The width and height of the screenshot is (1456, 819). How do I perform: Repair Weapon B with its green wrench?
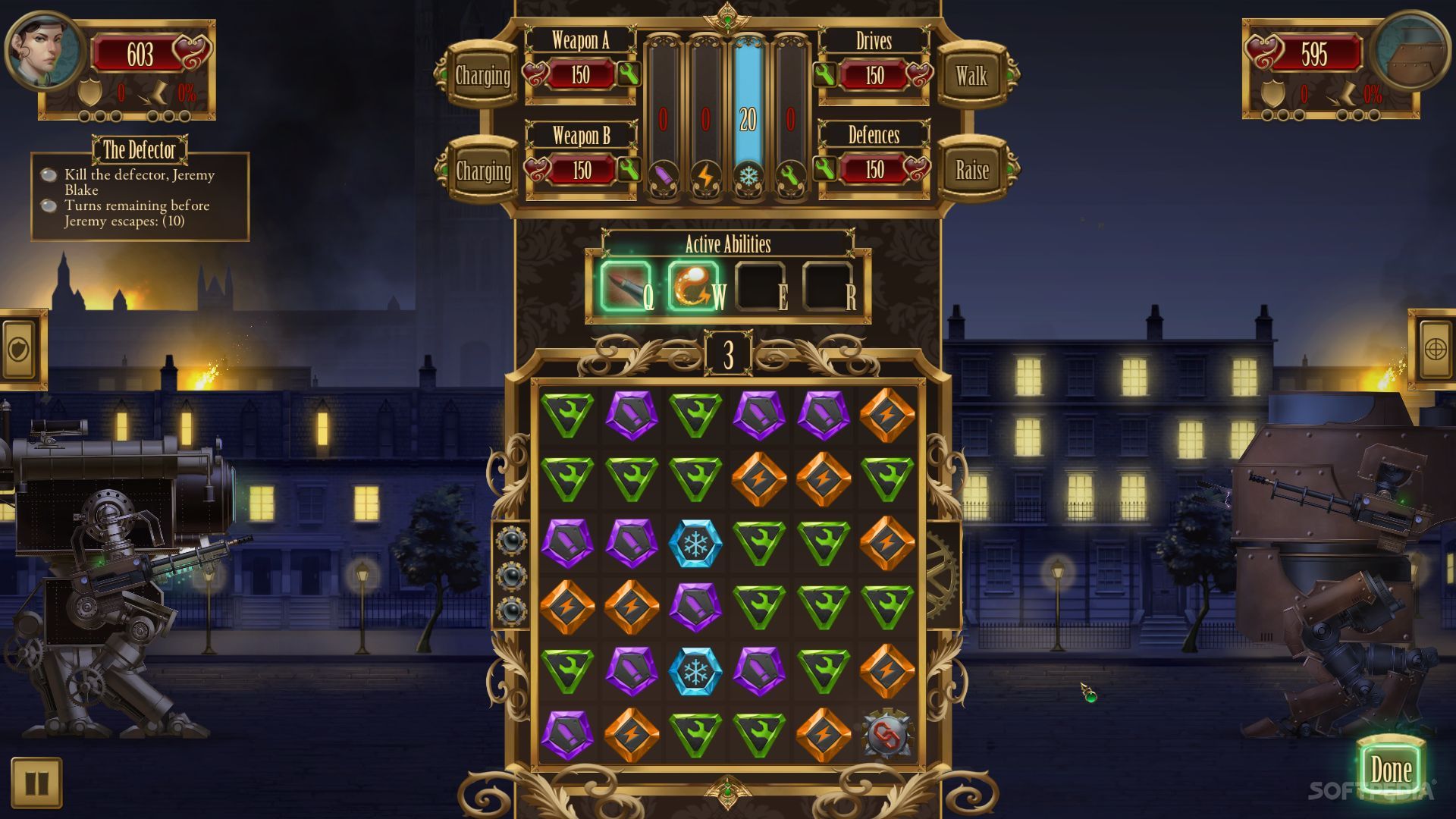(x=629, y=169)
